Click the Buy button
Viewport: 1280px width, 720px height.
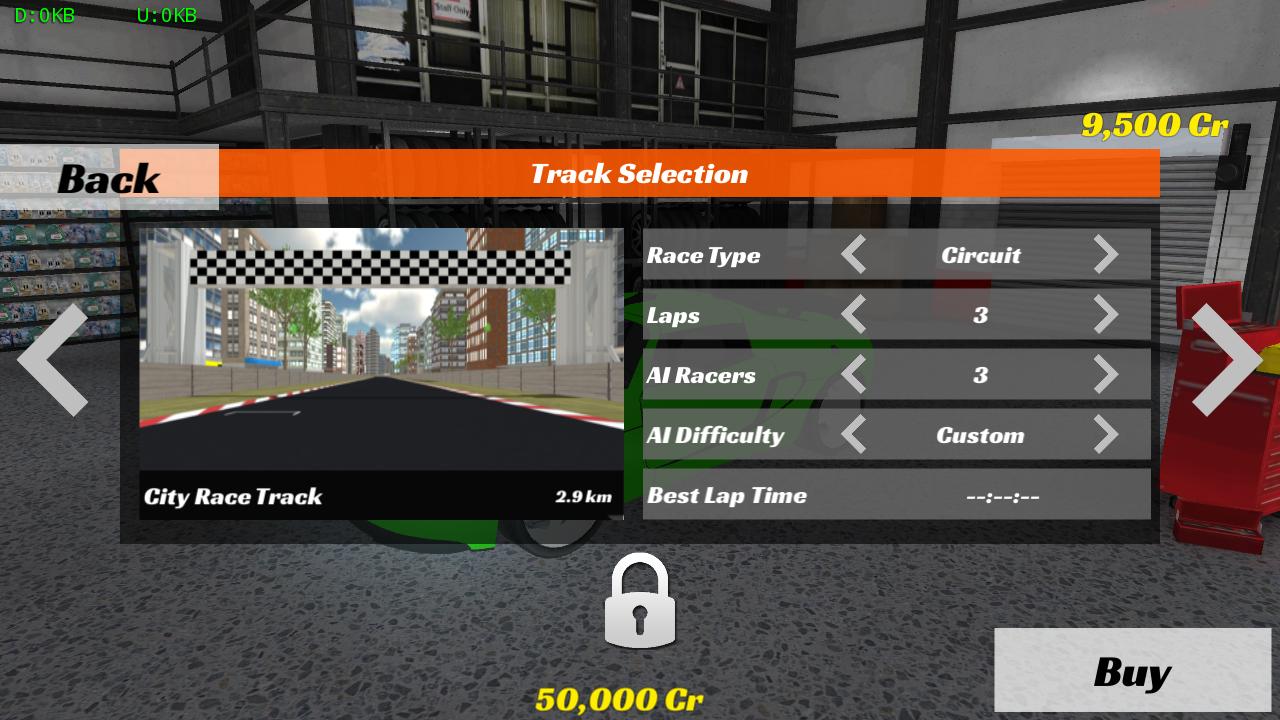point(1133,670)
